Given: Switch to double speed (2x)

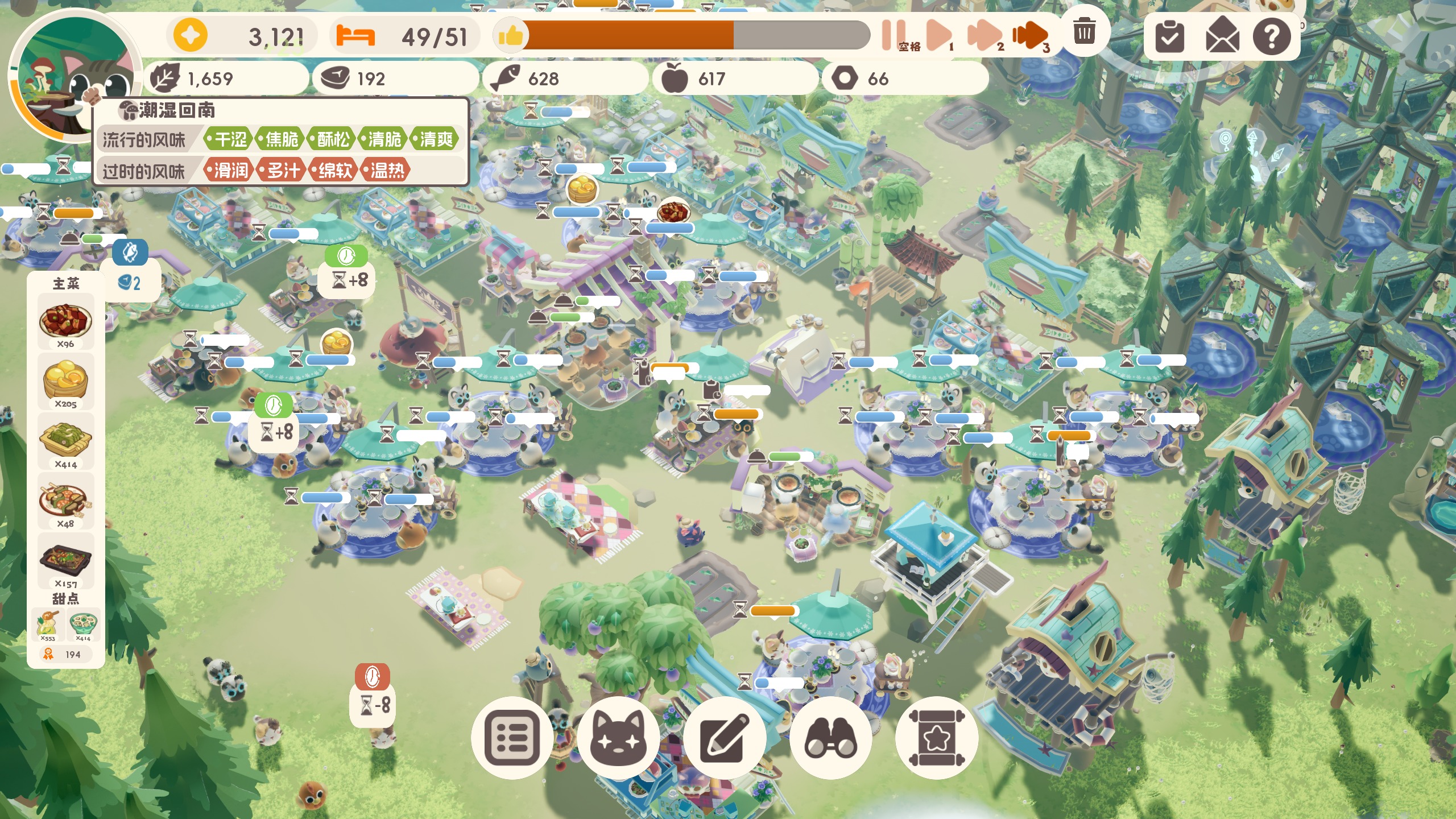Looking at the screenshot, I should tap(985, 35).
